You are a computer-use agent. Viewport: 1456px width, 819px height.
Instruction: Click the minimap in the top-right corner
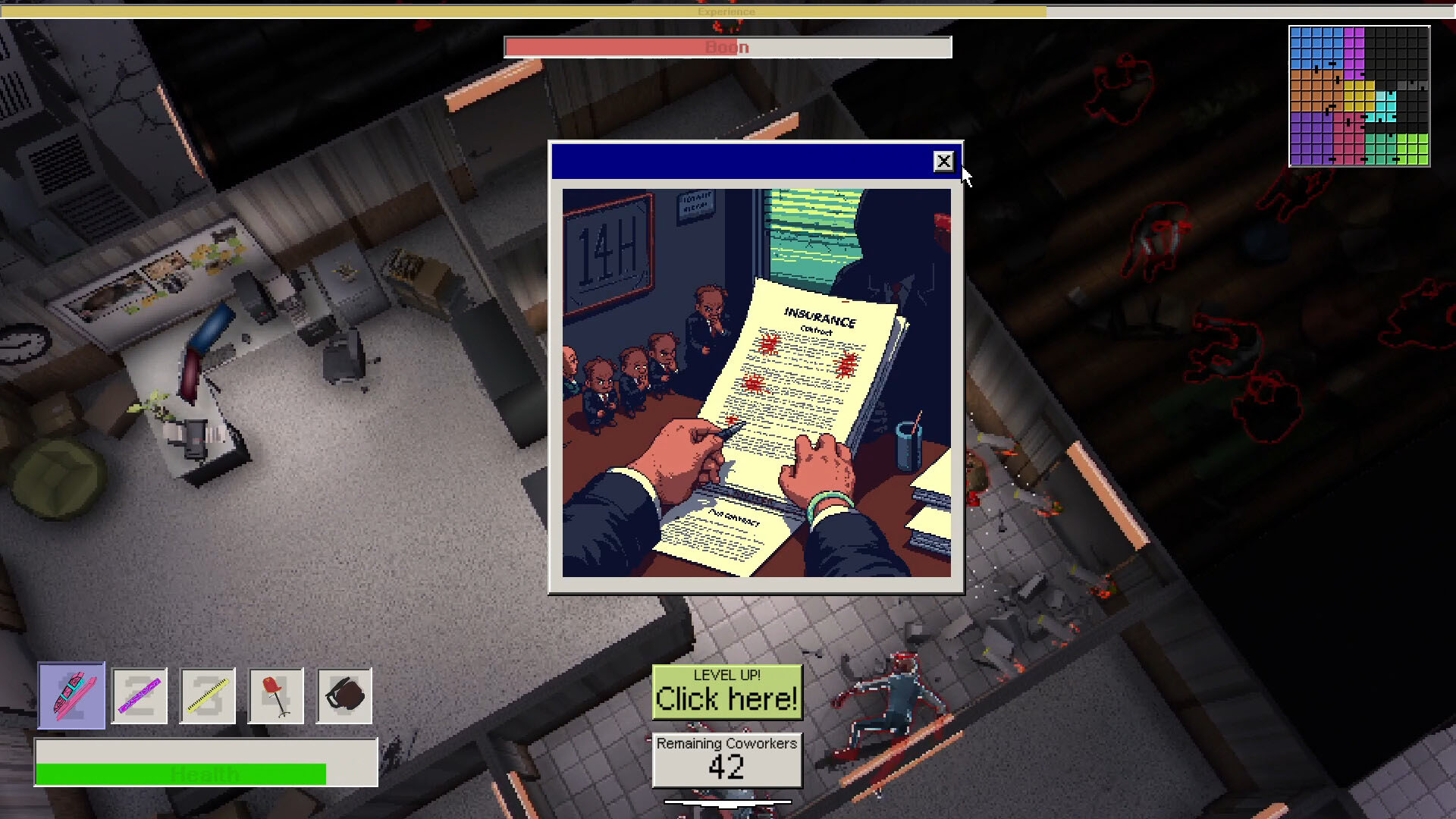tap(1361, 95)
